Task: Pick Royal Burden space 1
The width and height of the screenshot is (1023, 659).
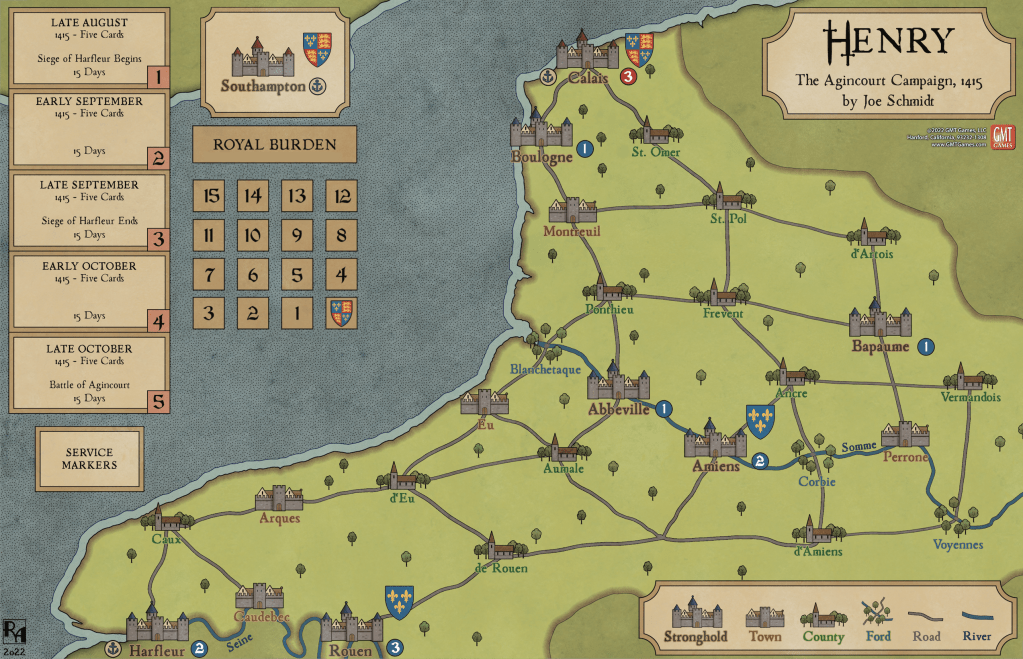Action: (x=298, y=313)
